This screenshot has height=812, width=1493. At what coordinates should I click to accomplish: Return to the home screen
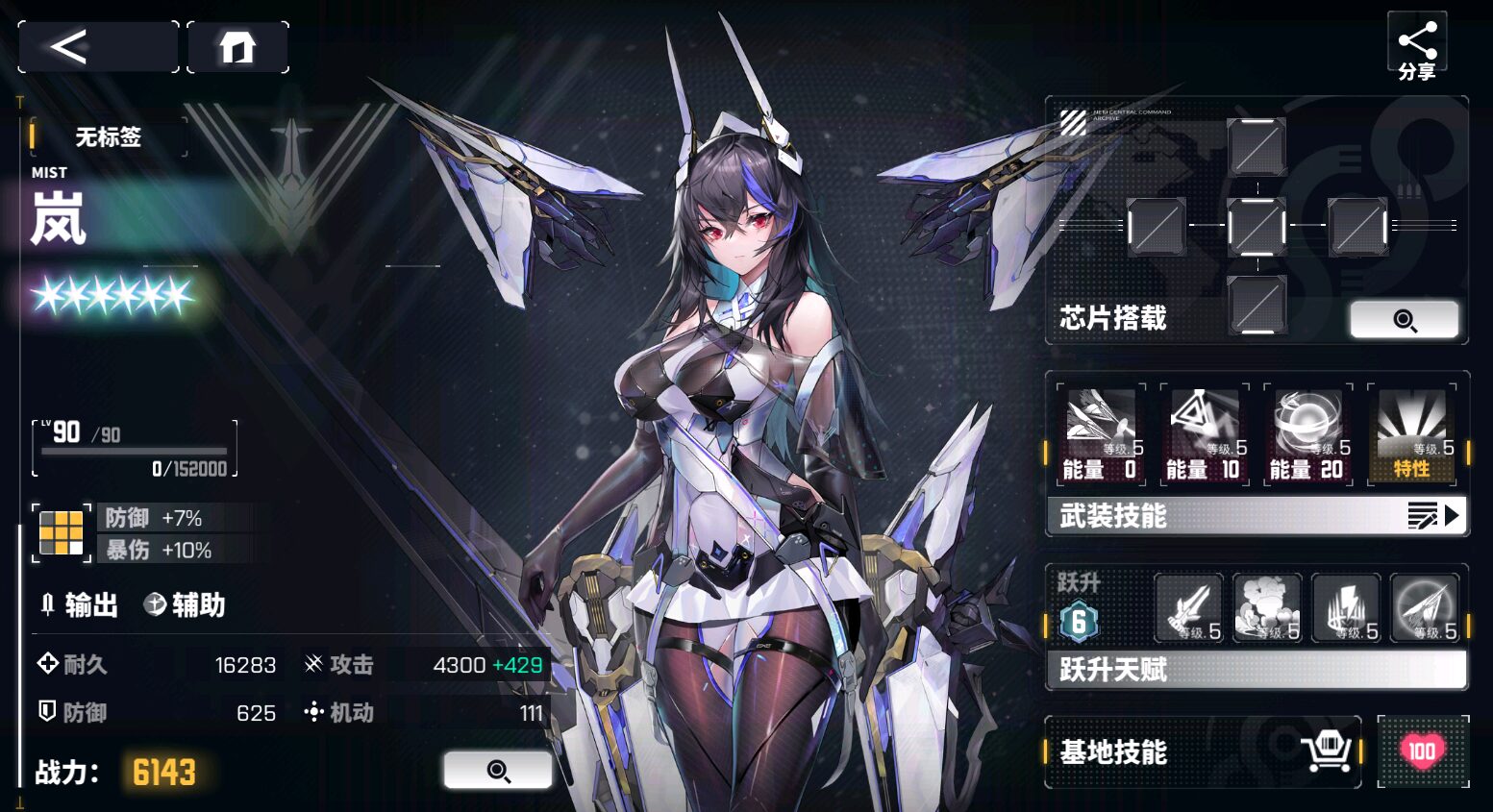[237, 46]
